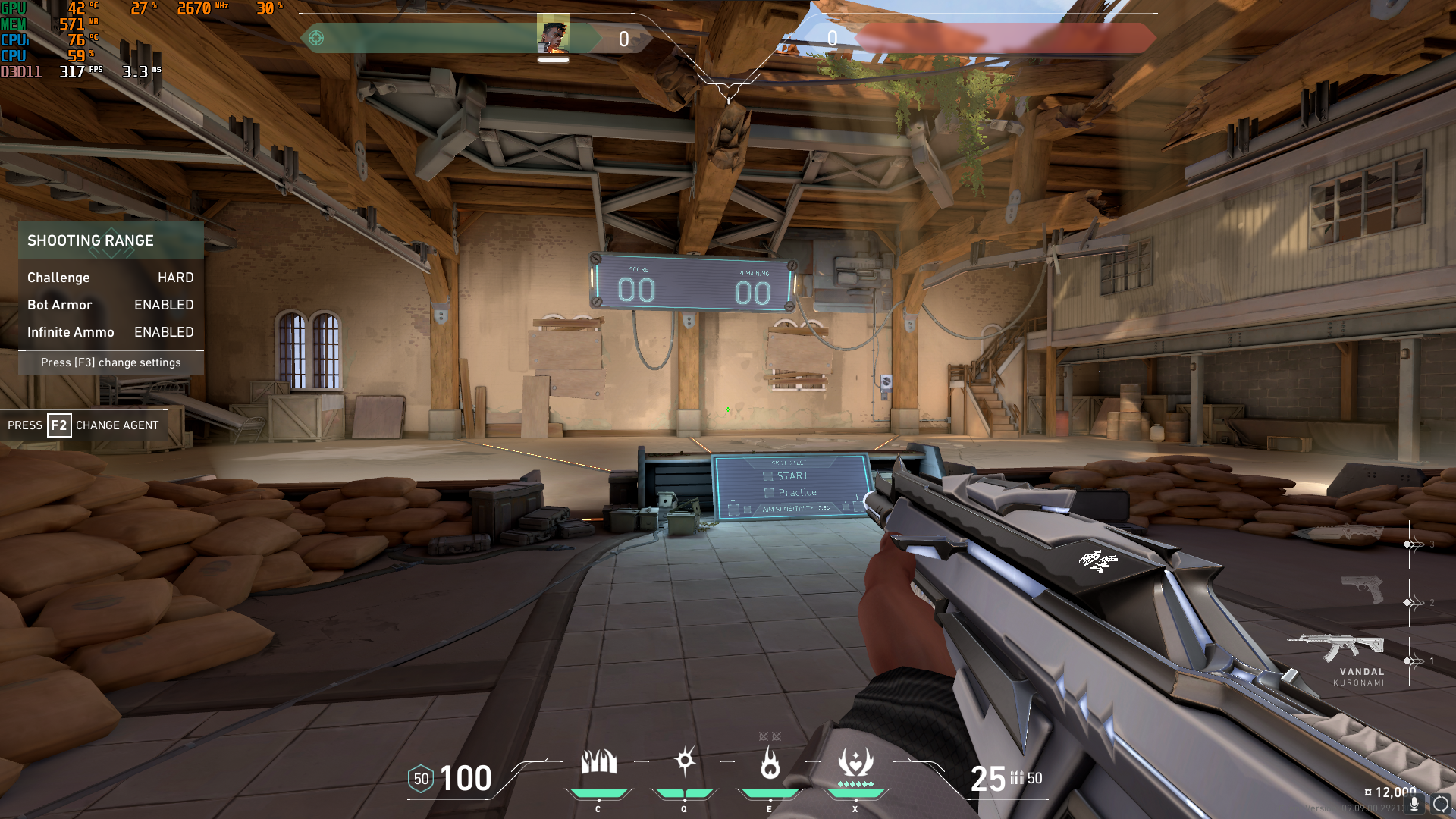Image resolution: width=1456 pixels, height=819 pixels.
Task: Toggle the Bot Armor setting row
Action: [111, 305]
